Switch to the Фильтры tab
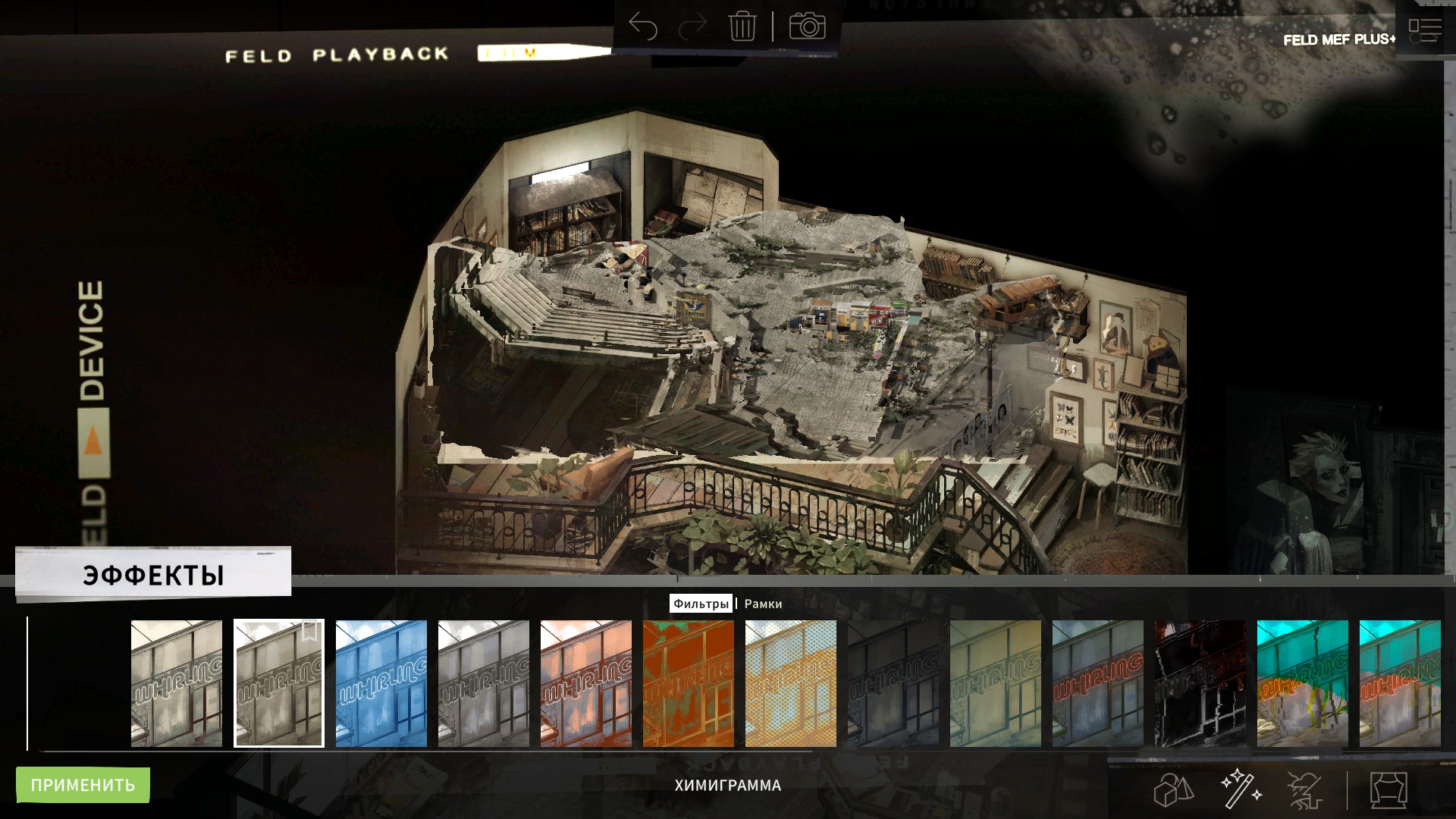1456x819 pixels. point(700,604)
